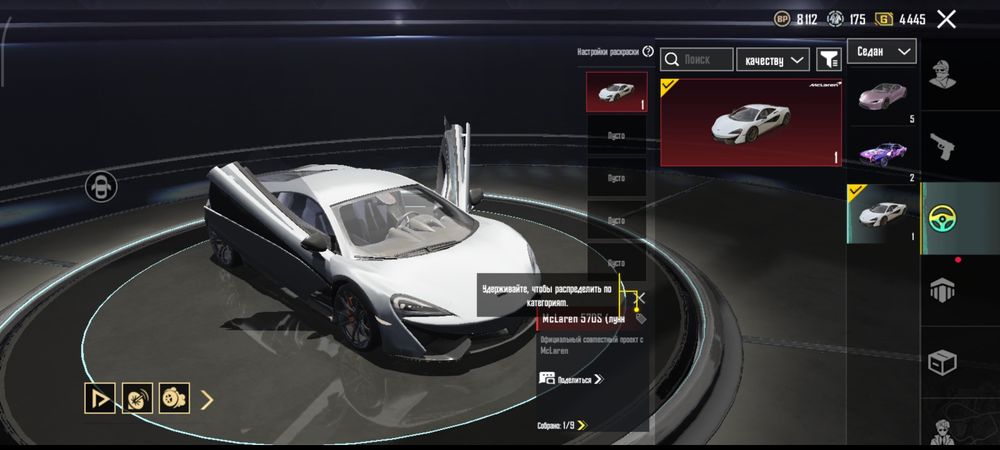1000x450 pixels.
Task: Toggle the car view icon on the left
Action: 101,185
